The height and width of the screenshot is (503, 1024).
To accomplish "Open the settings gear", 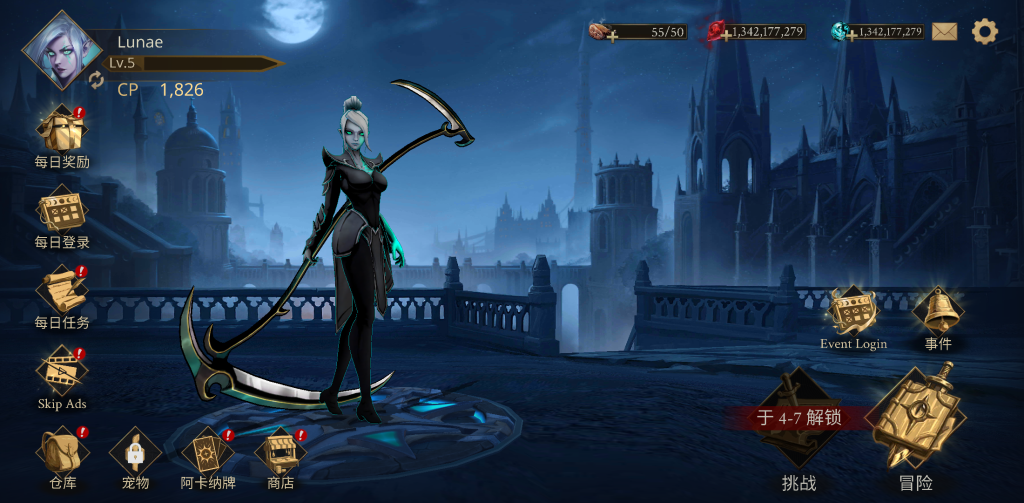I will pos(985,32).
